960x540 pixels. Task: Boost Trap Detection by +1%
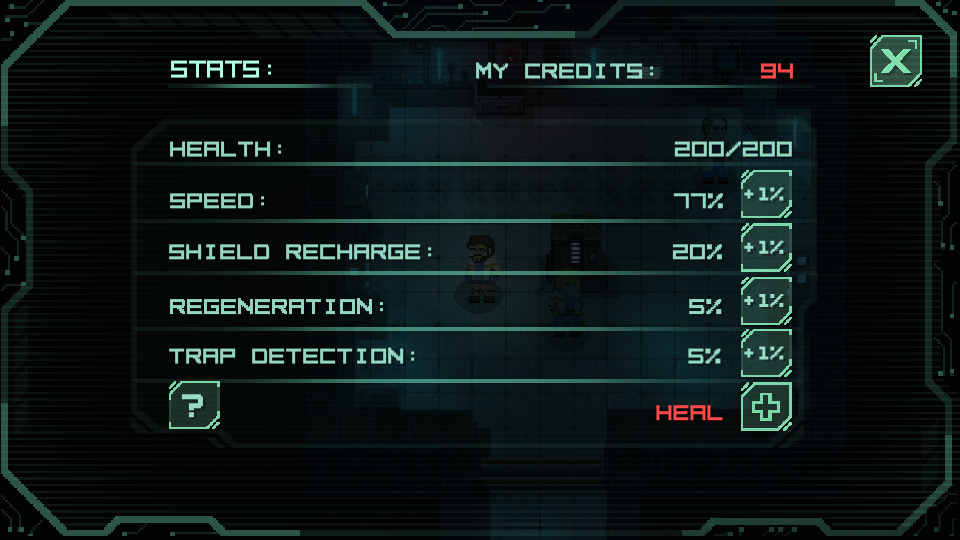click(766, 353)
